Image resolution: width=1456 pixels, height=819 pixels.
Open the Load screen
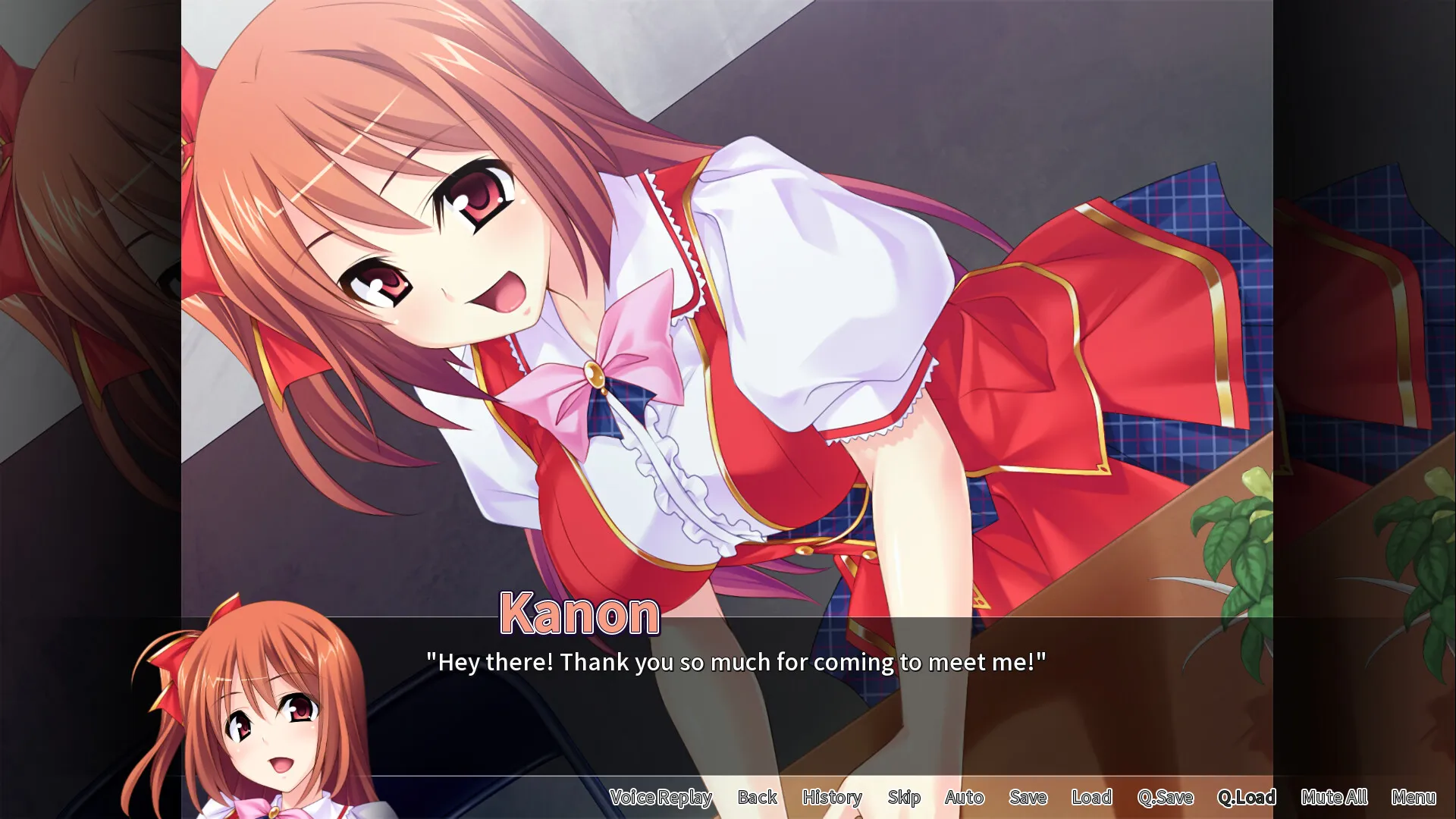coord(1091,797)
